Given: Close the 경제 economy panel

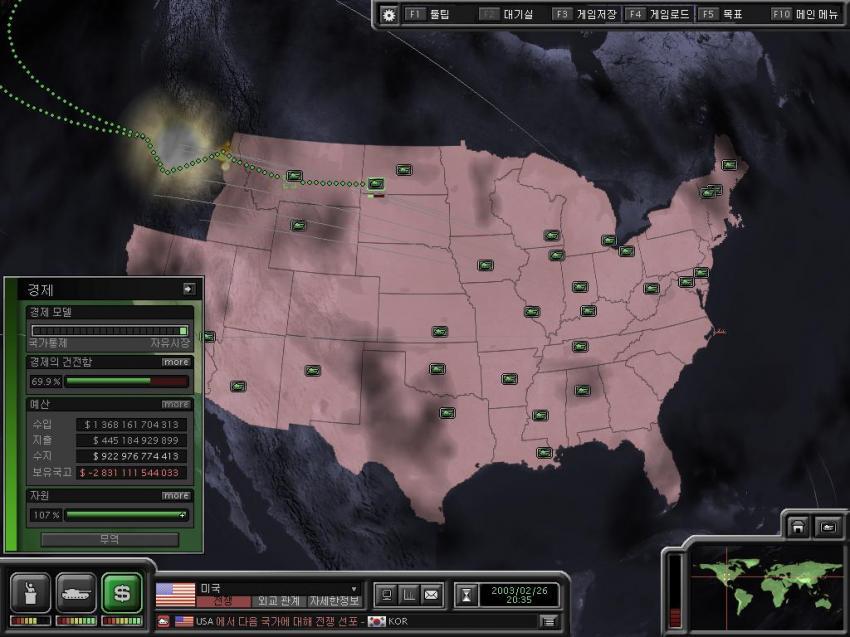Looking at the screenshot, I should coord(188,289).
